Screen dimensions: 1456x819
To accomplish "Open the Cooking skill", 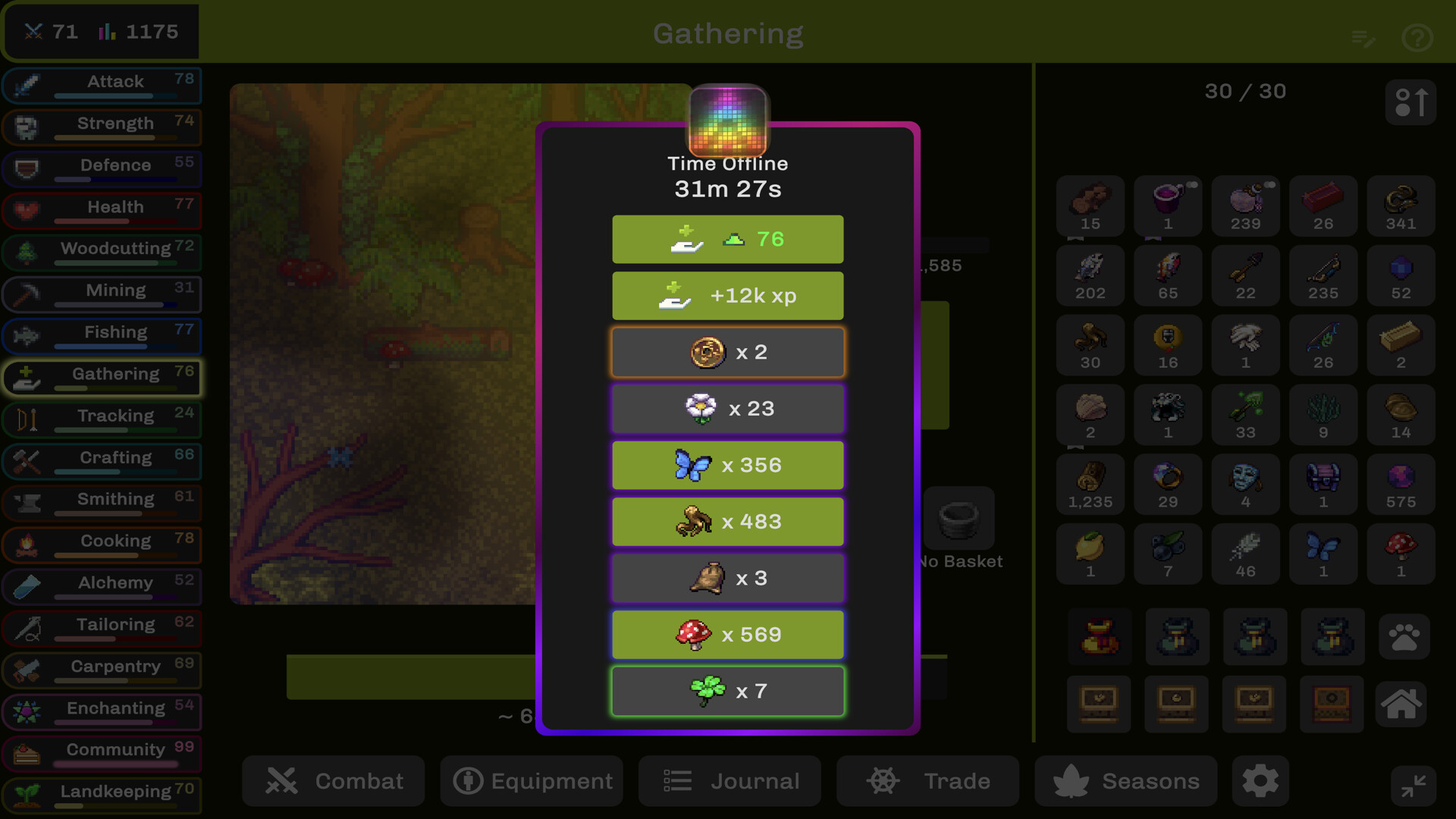I will (x=102, y=543).
